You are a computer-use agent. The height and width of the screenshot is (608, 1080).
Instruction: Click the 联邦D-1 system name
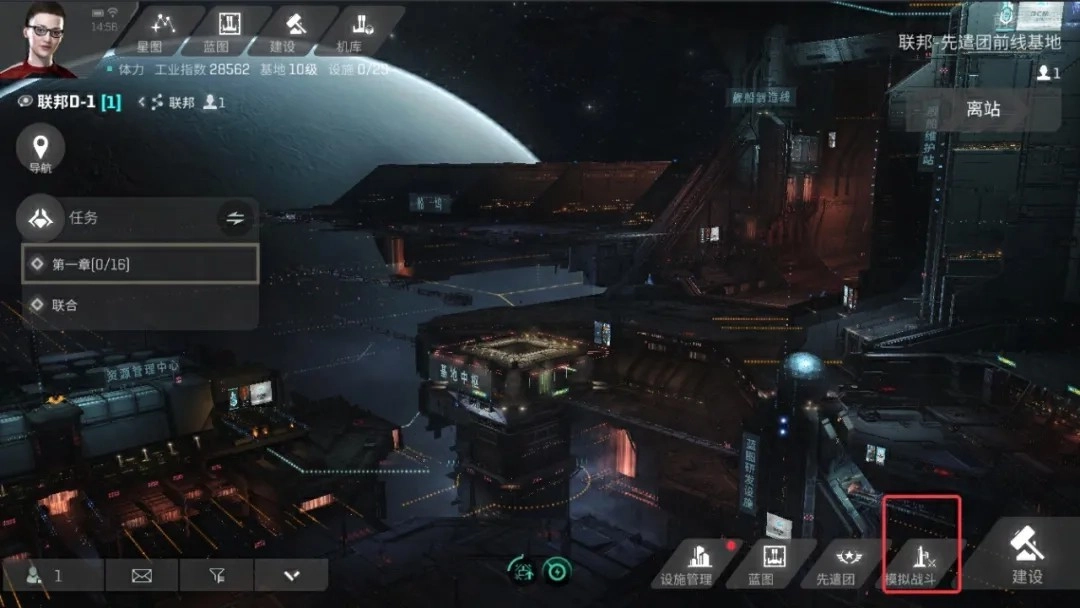(79, 102)
